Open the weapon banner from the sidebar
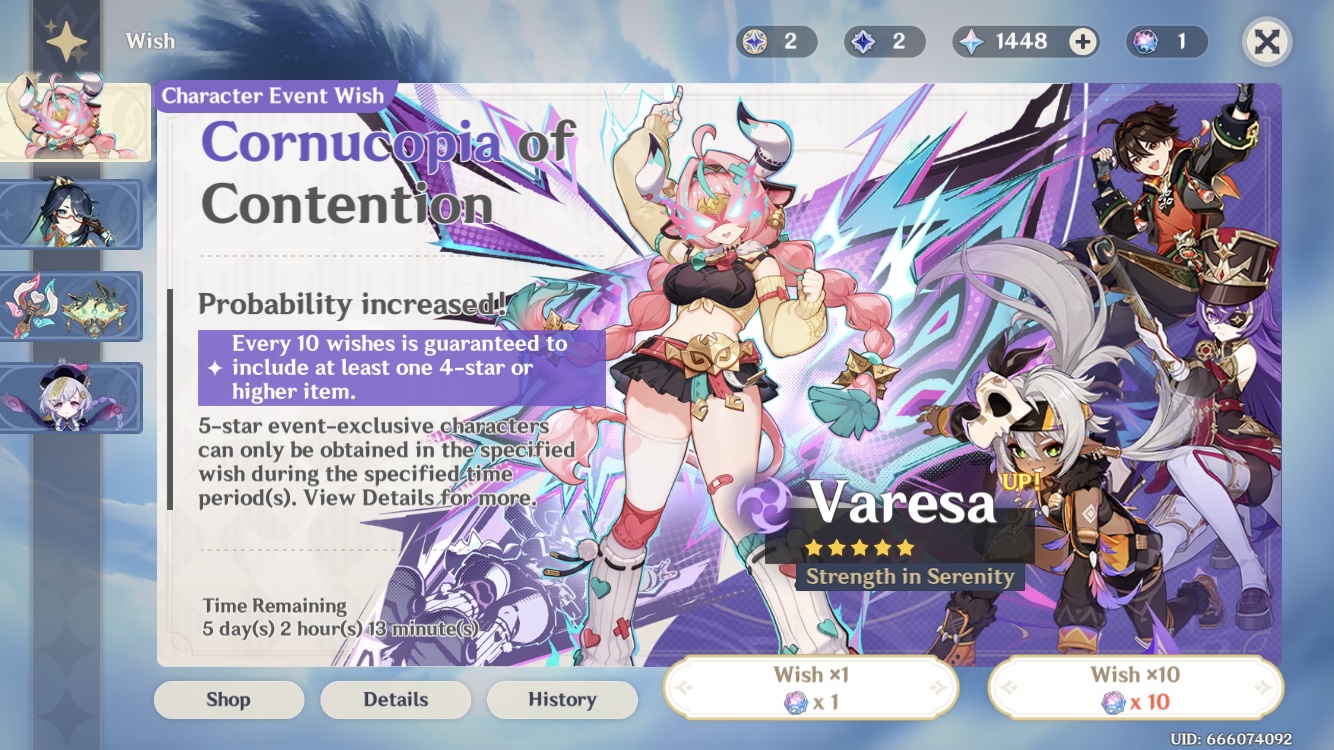Image resolution: width=1334 pixels, height=750 pixels. (72, 306)
